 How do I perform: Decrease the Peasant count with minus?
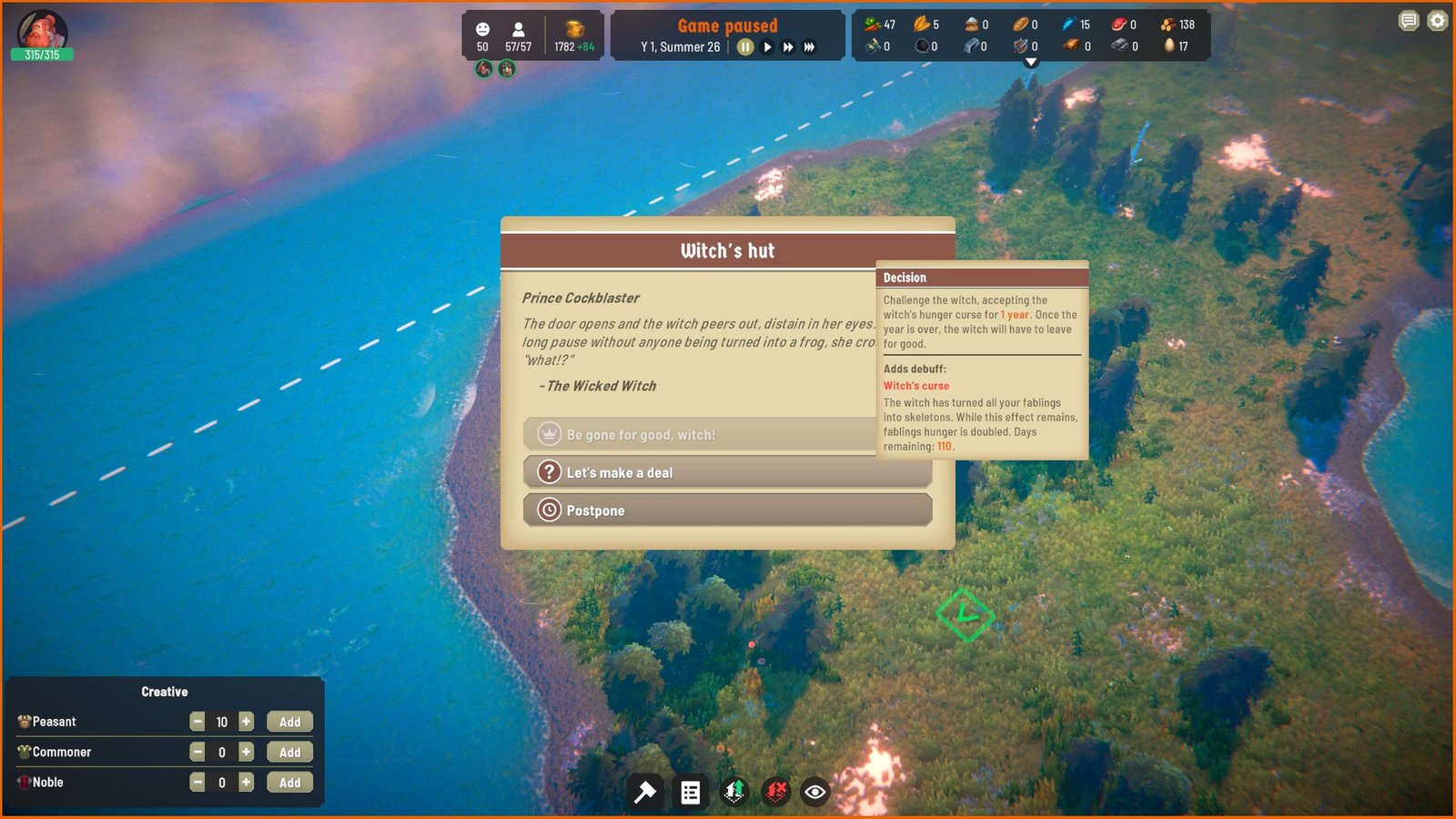point(197,722)
